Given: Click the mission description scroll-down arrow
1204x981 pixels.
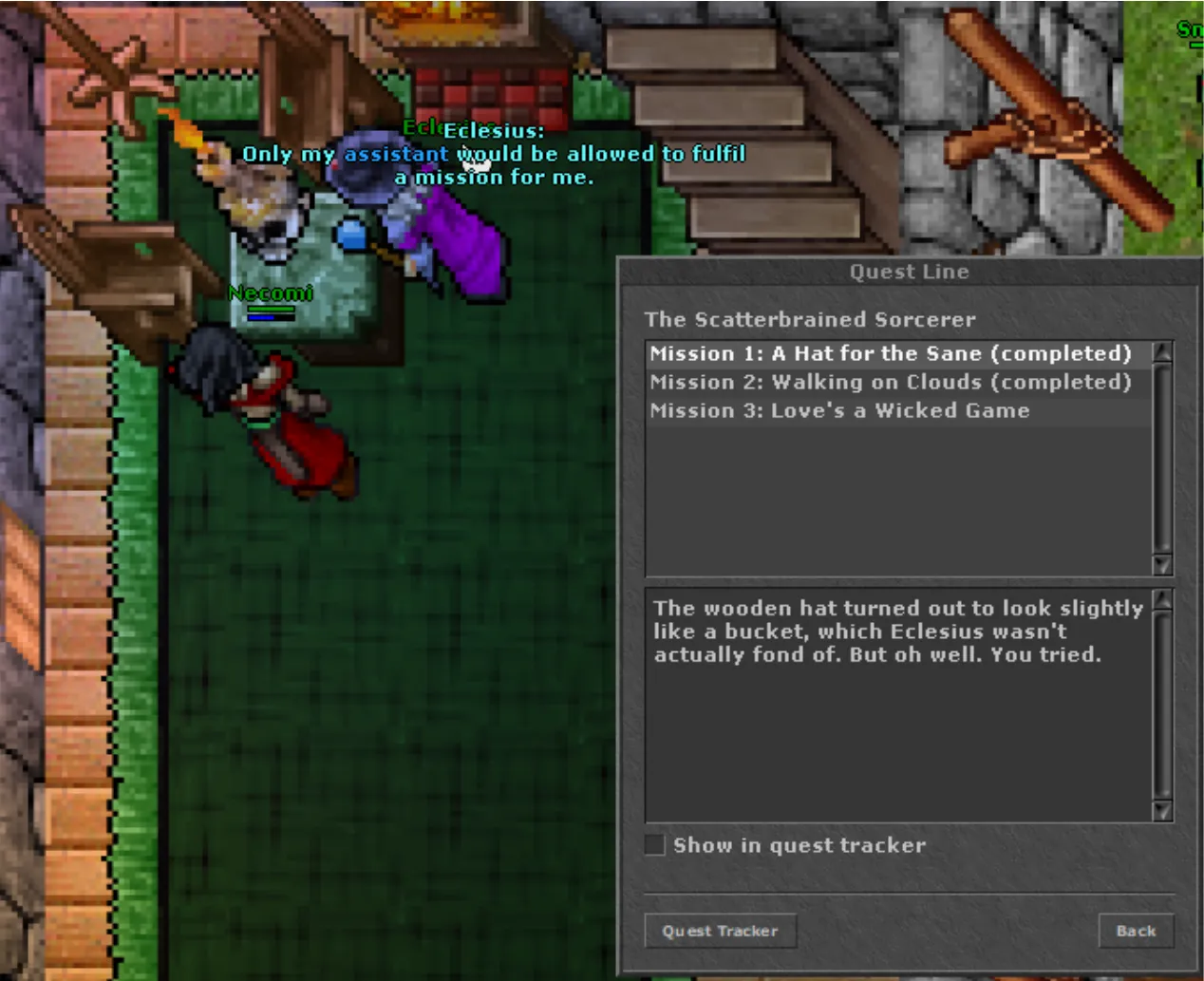Looking at the screenshot, I should (1162, 810).
